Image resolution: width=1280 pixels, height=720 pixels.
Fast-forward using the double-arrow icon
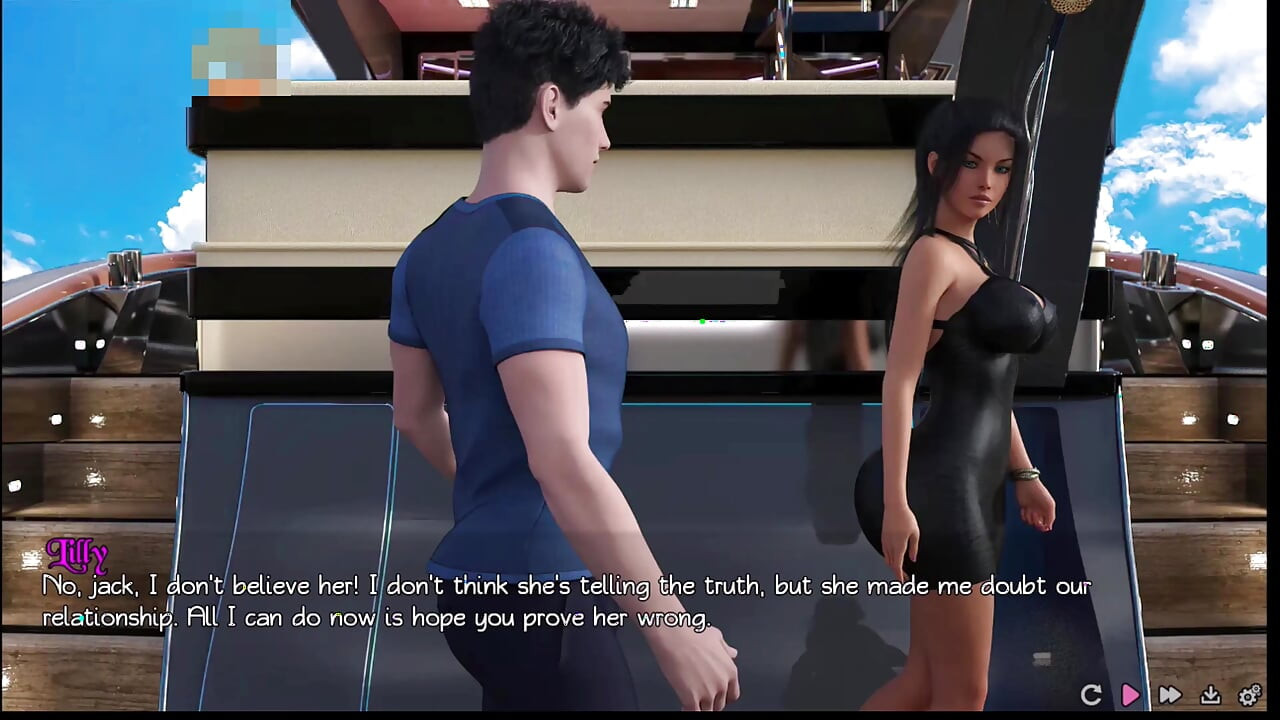[x=1169, y=693]
